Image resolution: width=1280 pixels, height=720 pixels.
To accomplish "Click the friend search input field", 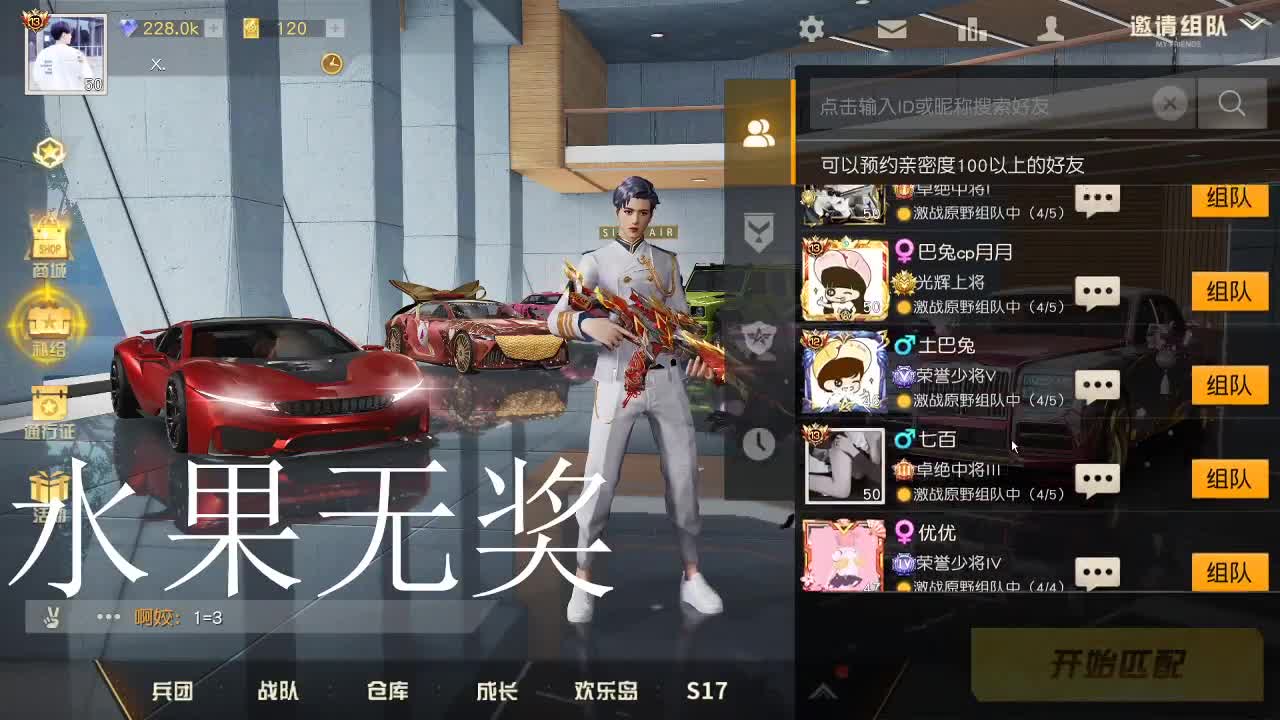I will point(980,103).
